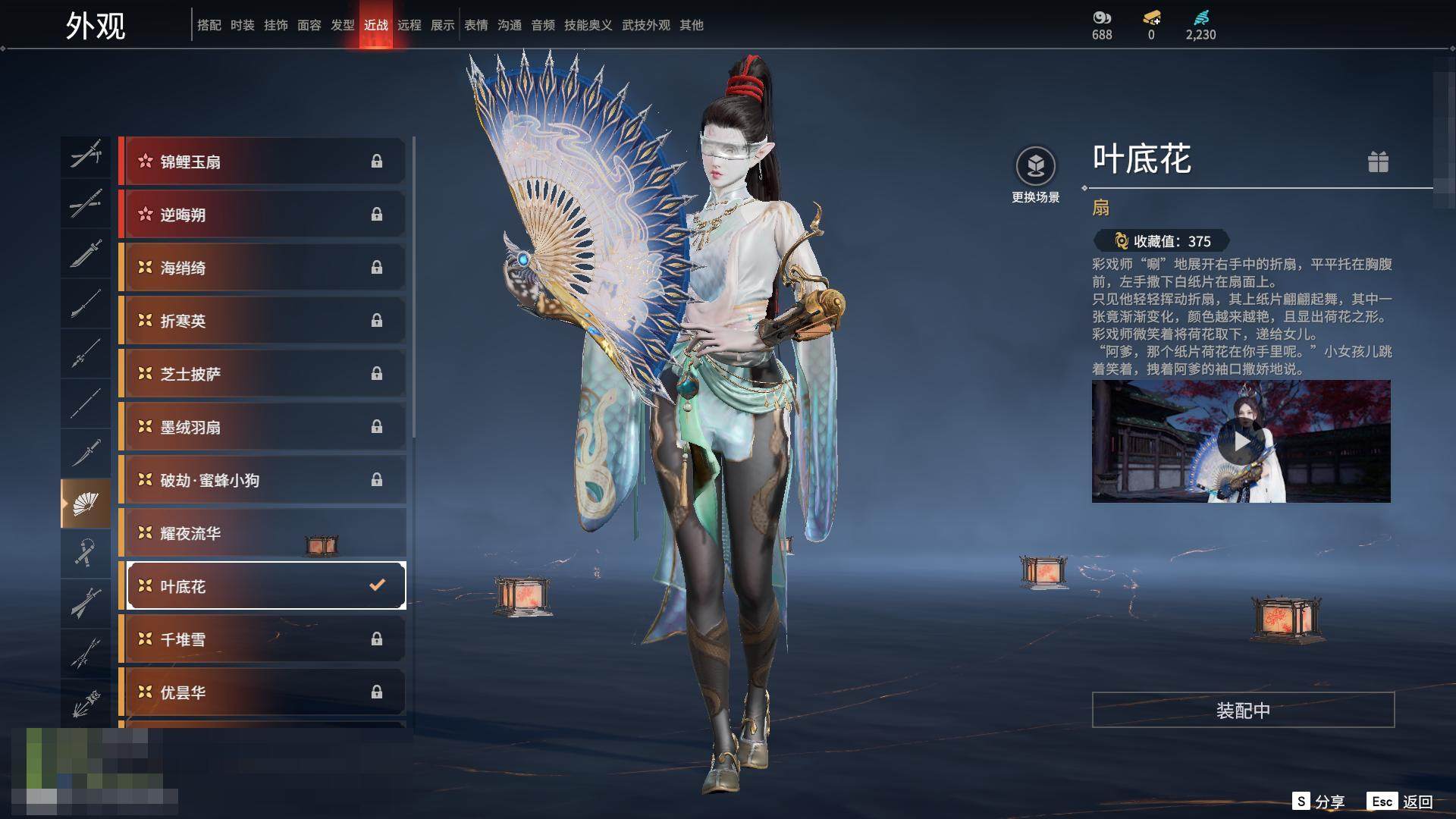1456x819 pixels.
Task: Choose the 破劫·蜜蜂小狗 skin
Action: pos(262,480)
